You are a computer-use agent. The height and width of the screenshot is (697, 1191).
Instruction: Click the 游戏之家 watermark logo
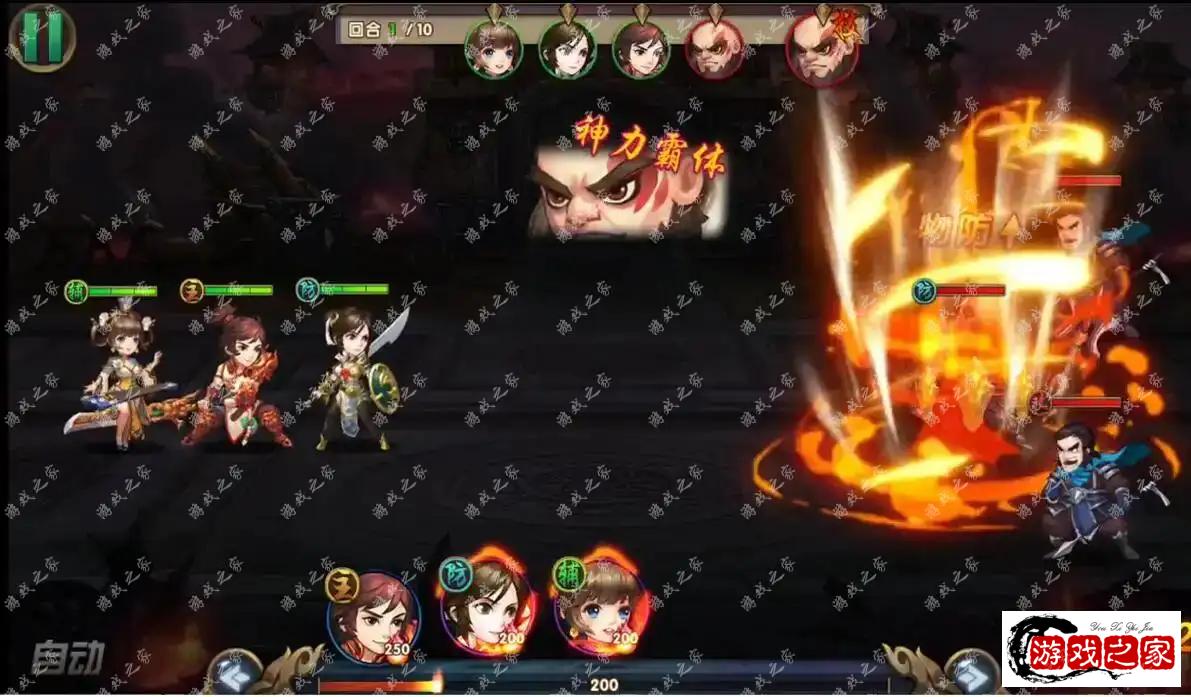point(1091,649)
